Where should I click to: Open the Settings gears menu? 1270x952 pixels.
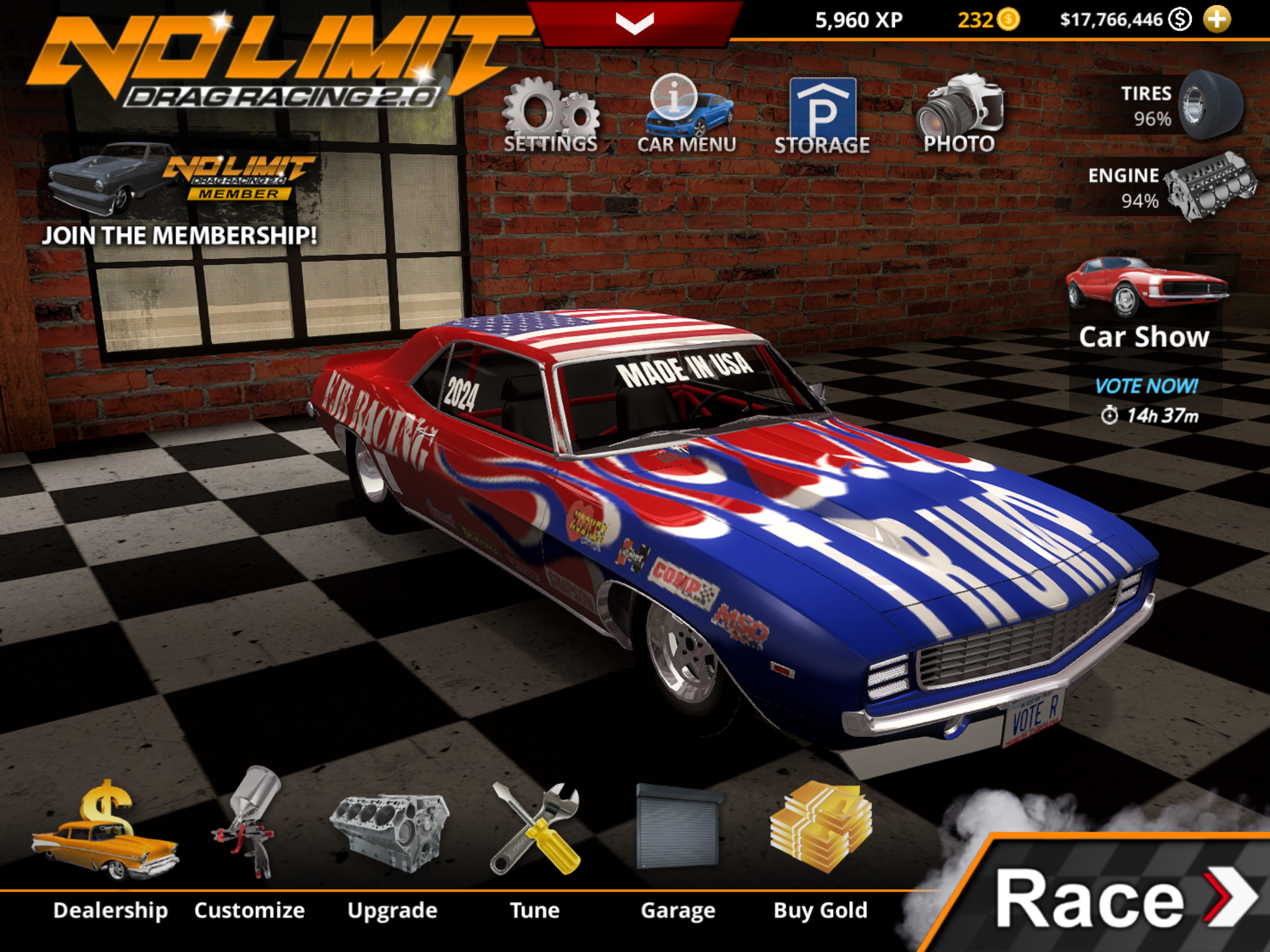550,116
